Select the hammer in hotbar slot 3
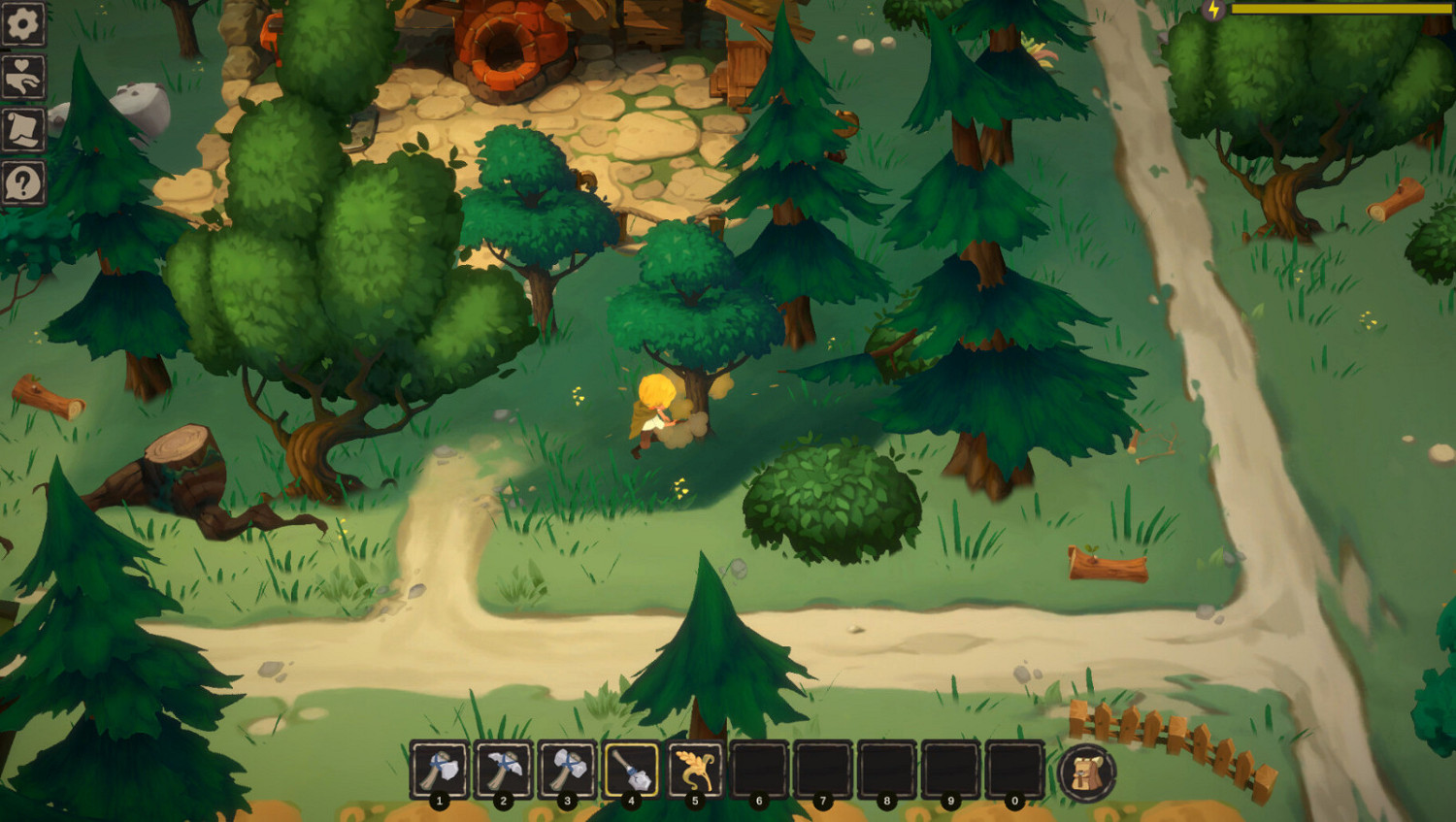1456x822 pixels. [x=568, y=770]
